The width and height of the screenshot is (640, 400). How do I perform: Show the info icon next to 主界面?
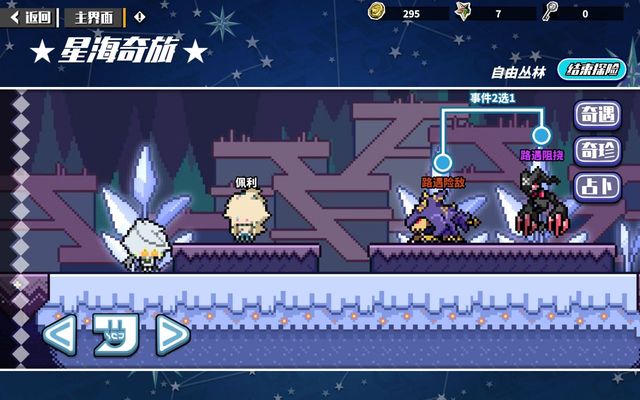click(139, 16)
